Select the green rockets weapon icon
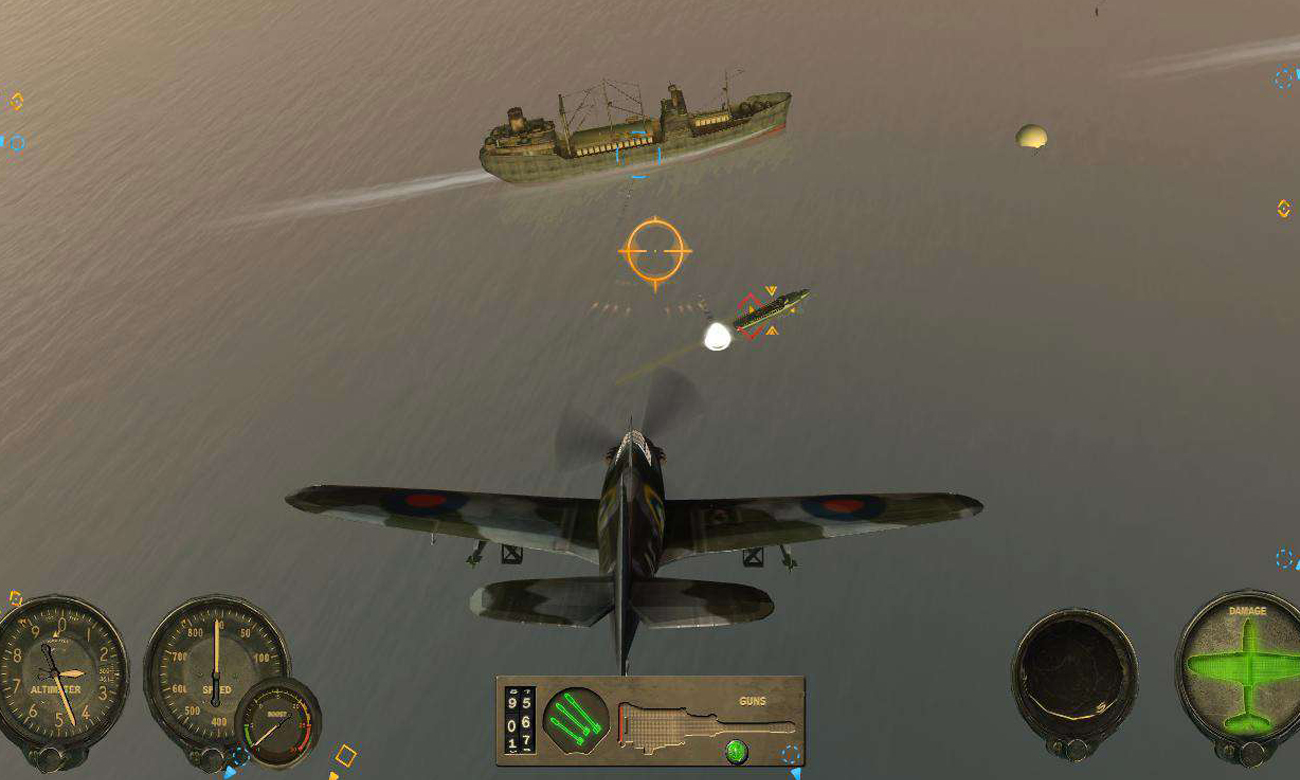The height and width of the screenshot is (780, 1300). (575, 719)
